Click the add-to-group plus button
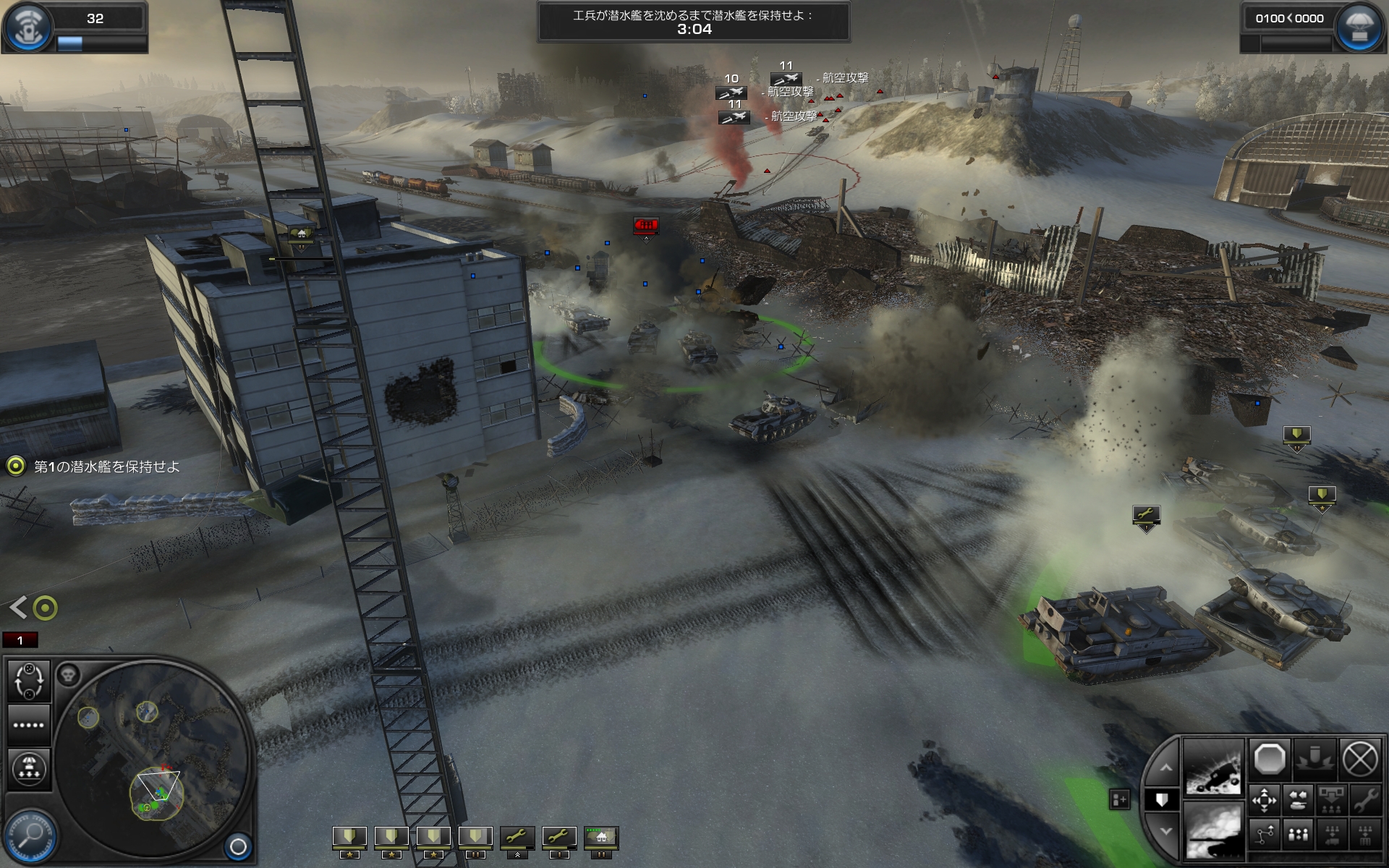This screenshot has width=1389, height=868. tap(1119, 799)
